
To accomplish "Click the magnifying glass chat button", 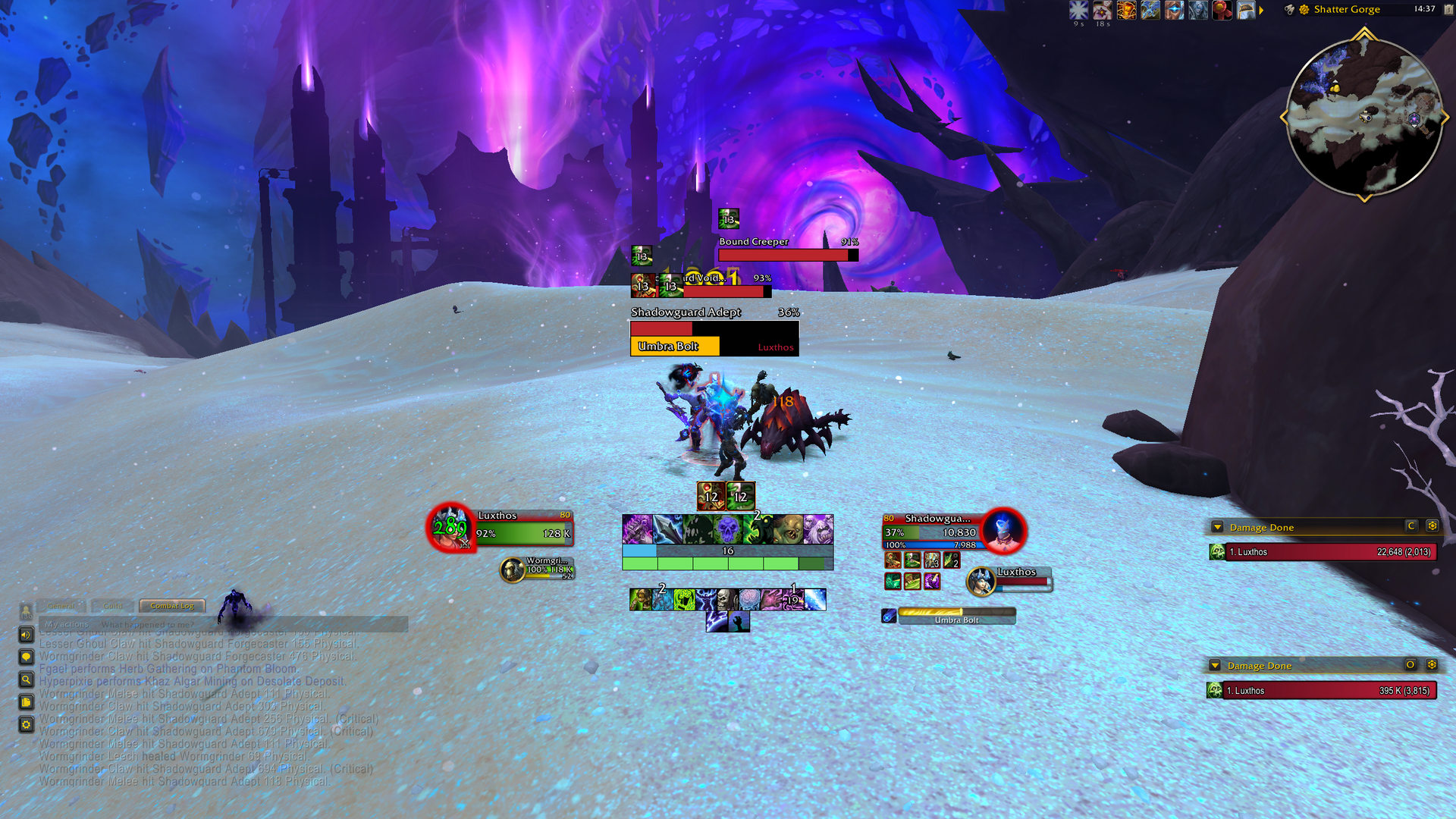I will [26, 680].
